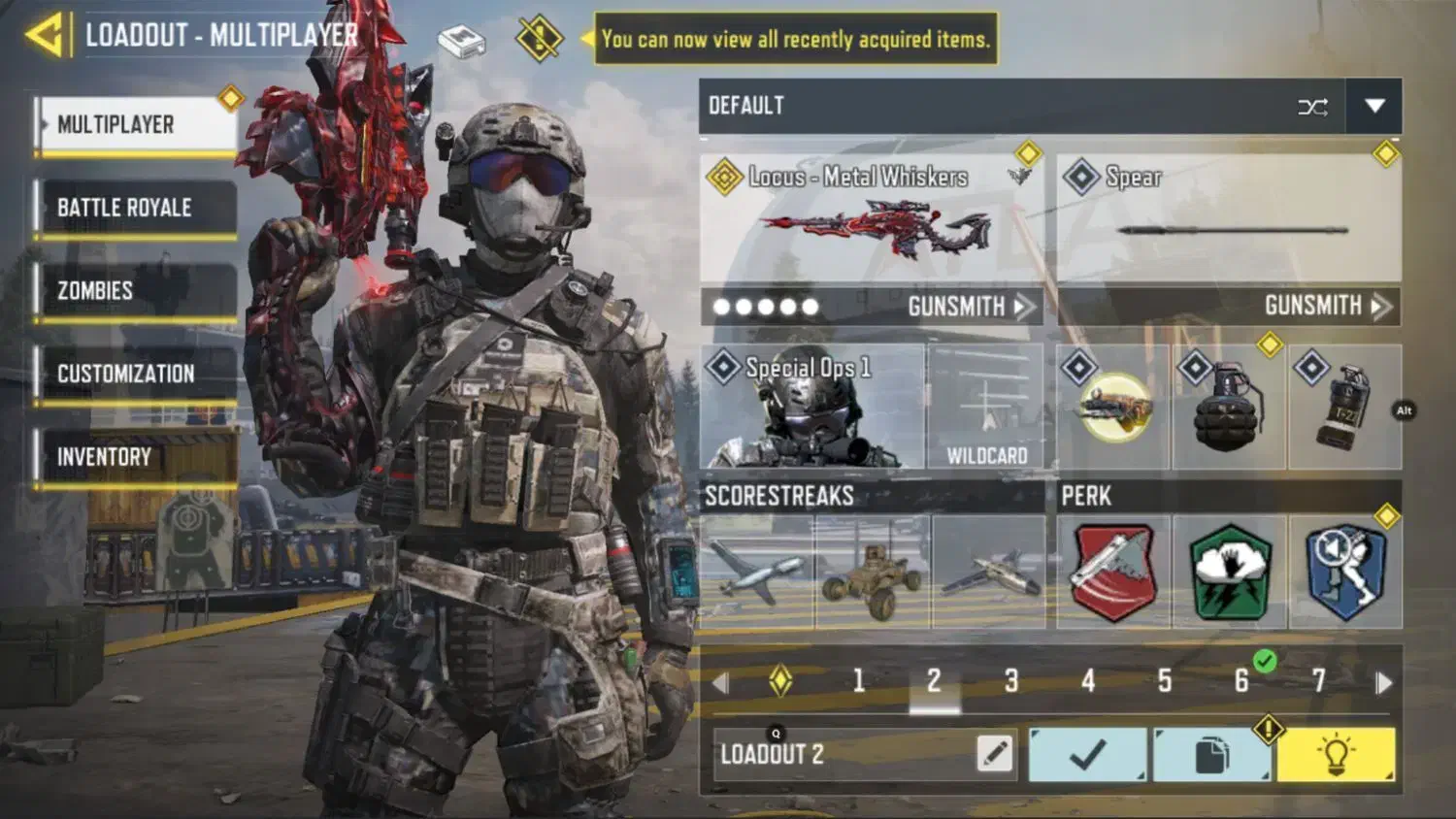Expand the Default loadout dropdown
The height and width of the screenshot is (819, 1456).
(1373, 106)
